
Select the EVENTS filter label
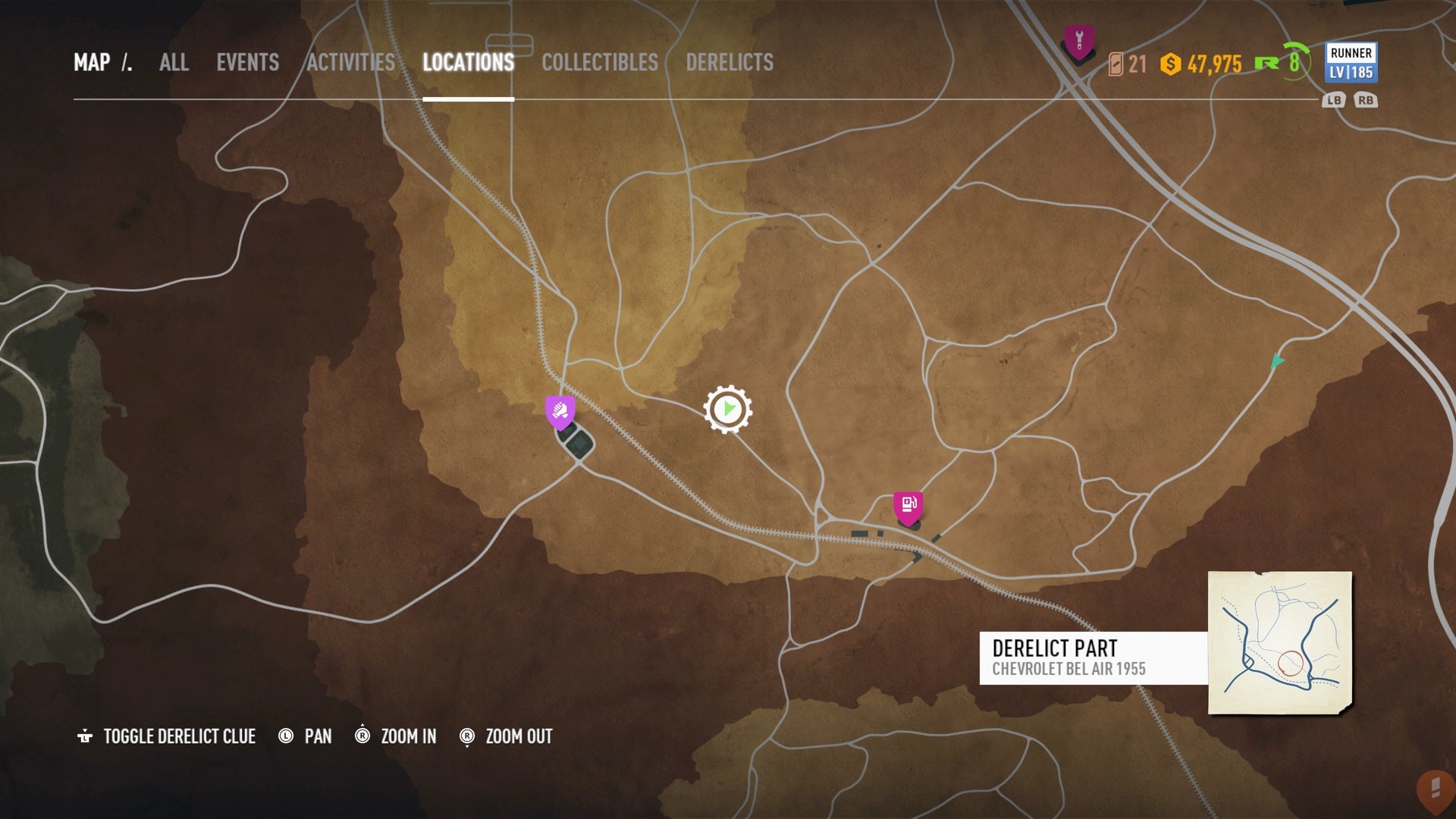pos(248,64)
